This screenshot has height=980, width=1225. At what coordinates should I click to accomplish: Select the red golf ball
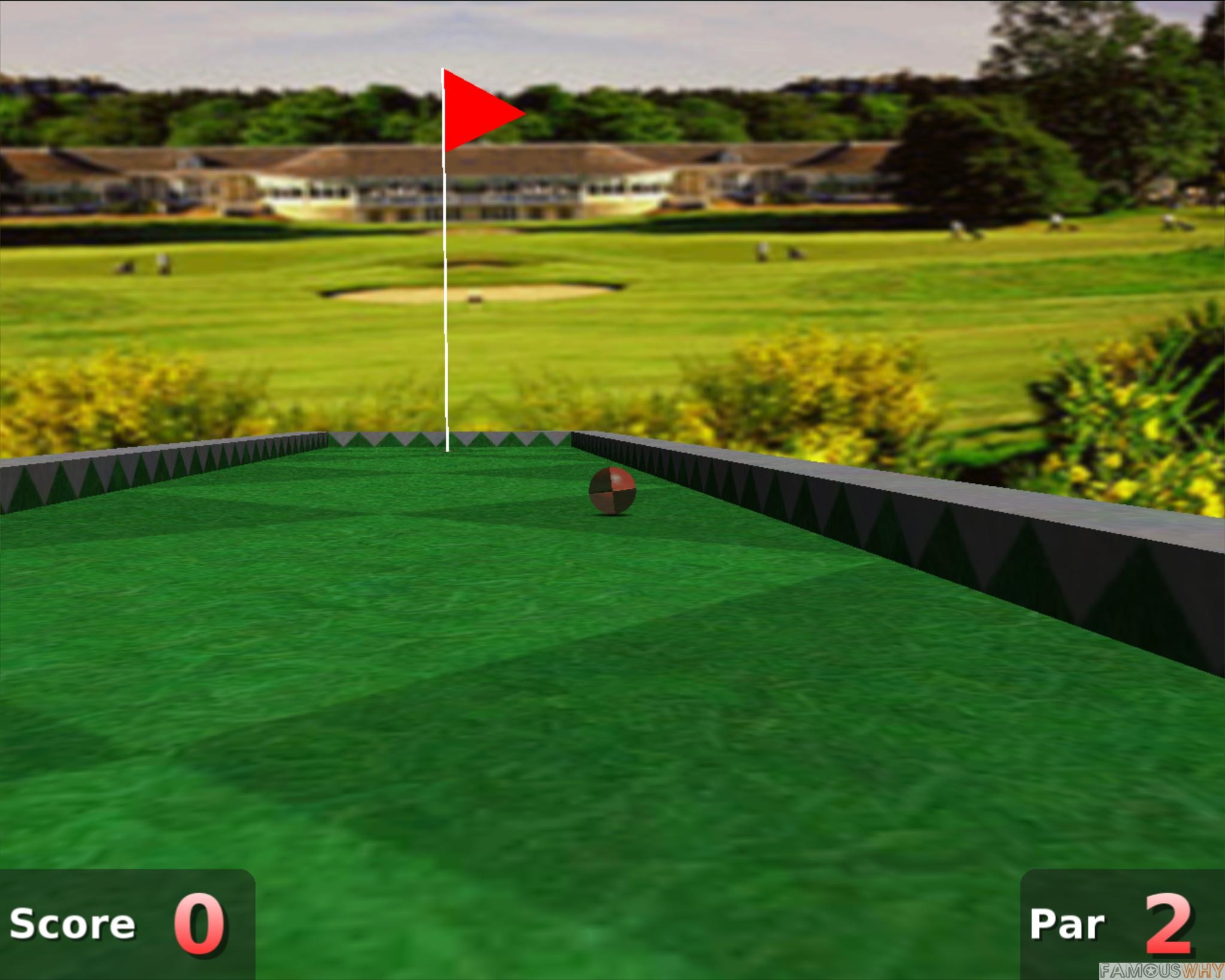click(x=612, y=492)
